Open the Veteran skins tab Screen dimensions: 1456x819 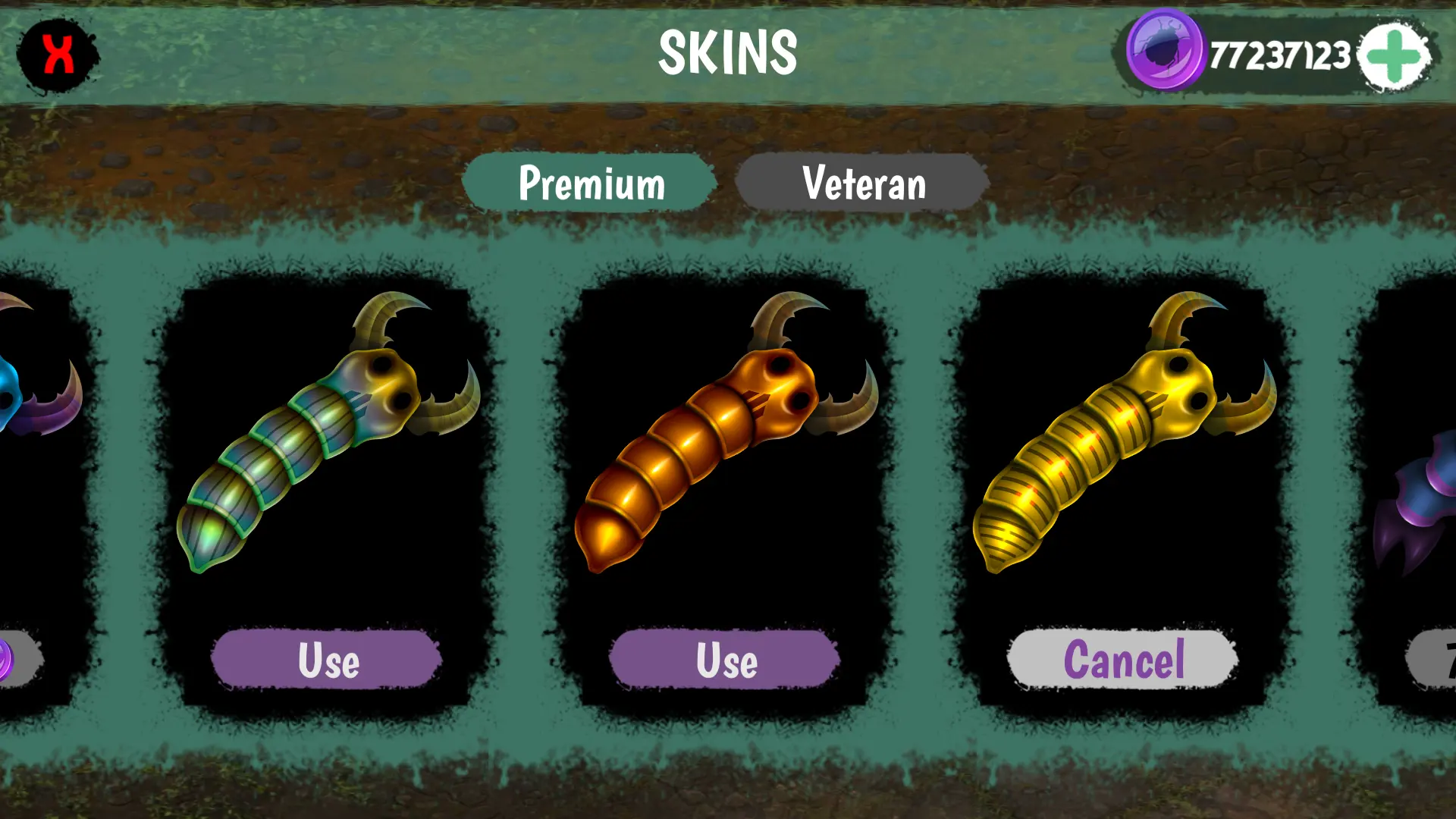click(863, 183)
